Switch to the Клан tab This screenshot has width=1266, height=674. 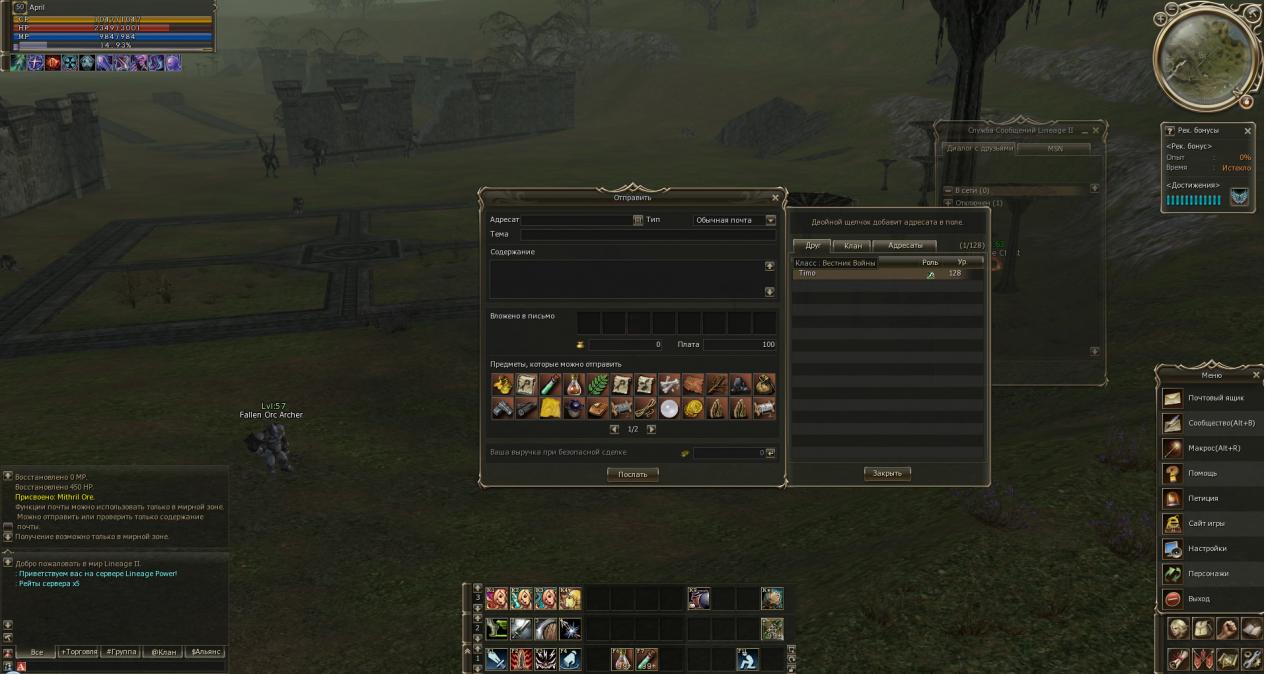(x=852, y=245)
